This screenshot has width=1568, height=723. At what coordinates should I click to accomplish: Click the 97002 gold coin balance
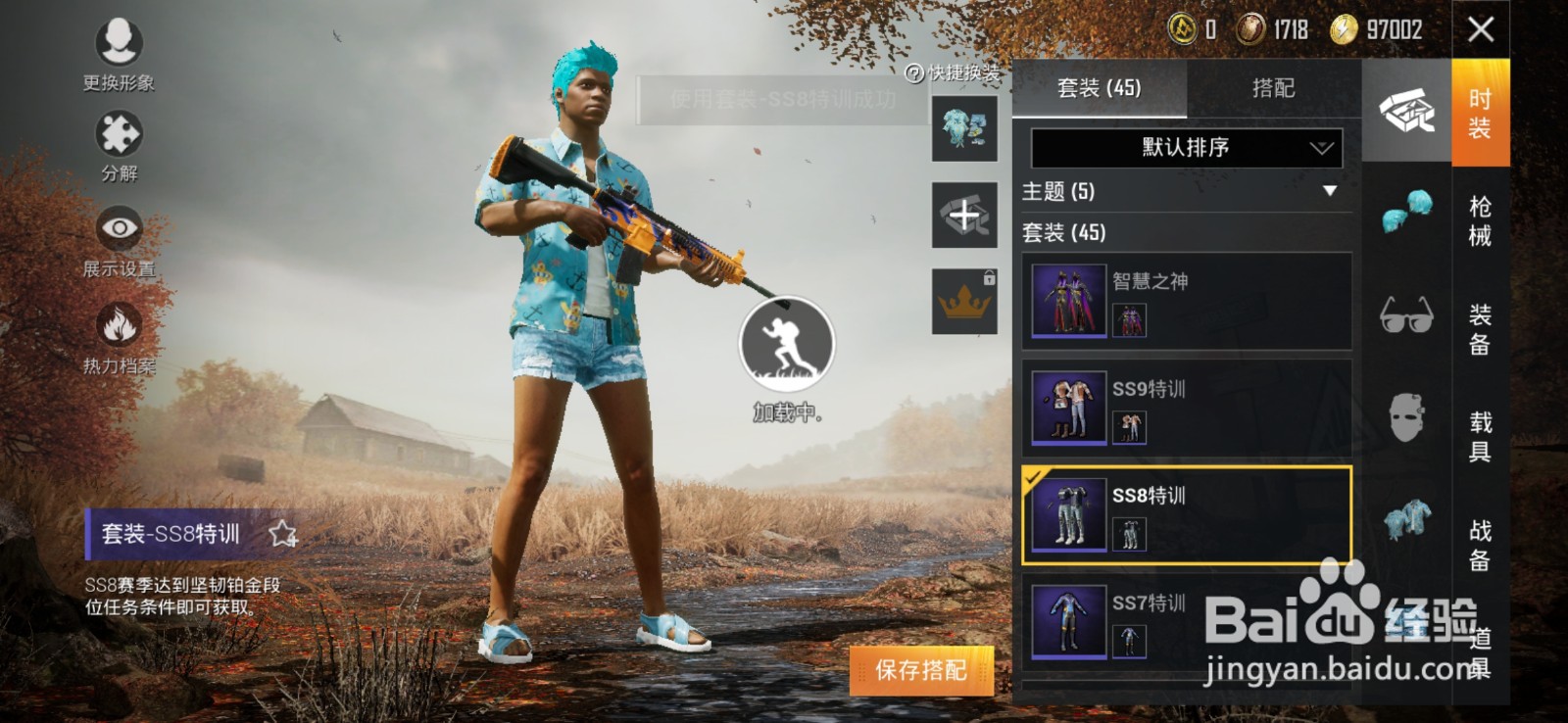(1383, 28)
